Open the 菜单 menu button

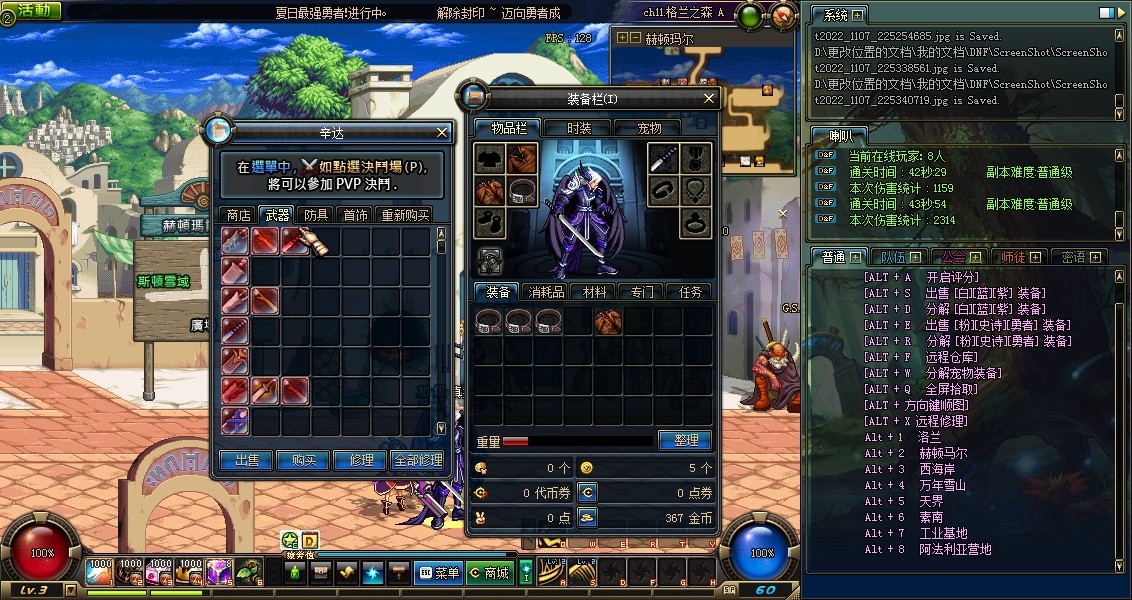point(439,573)
